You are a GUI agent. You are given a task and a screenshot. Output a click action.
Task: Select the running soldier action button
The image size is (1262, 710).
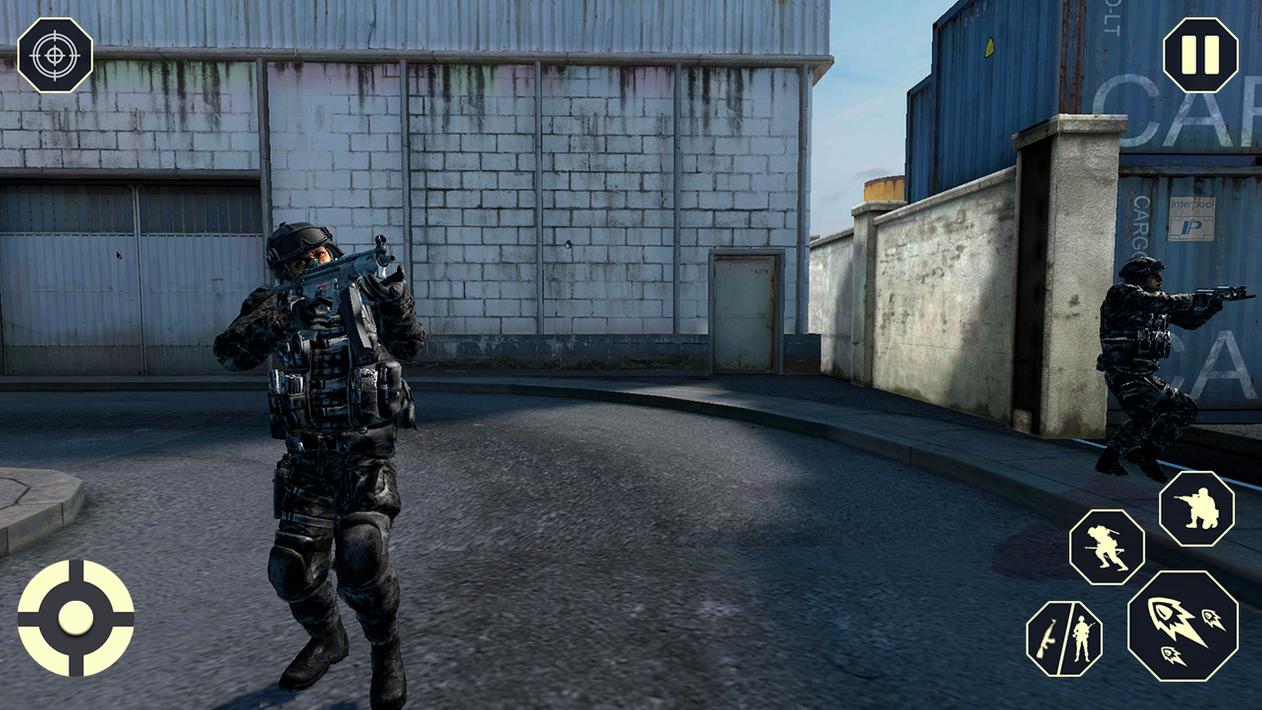1106,547
